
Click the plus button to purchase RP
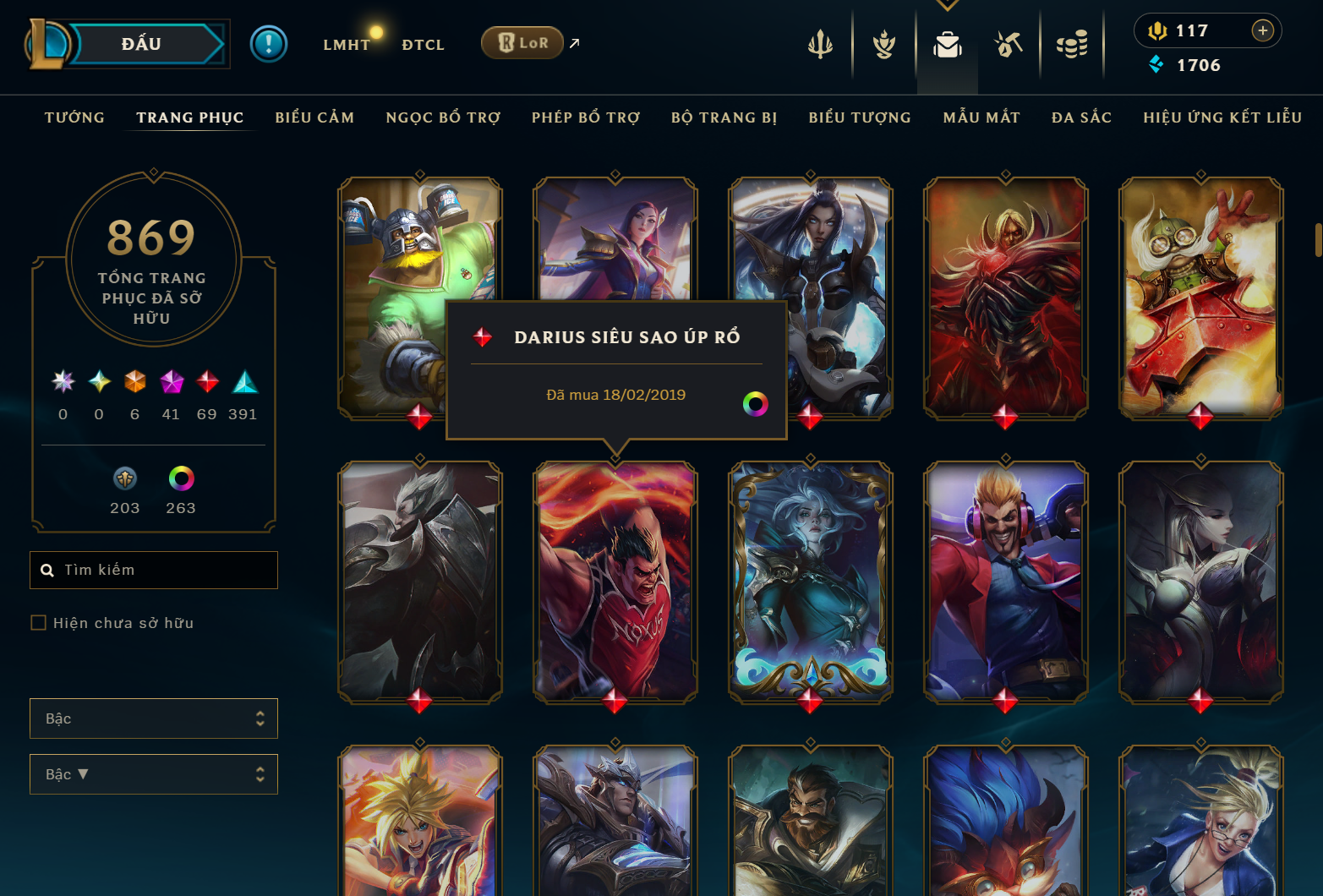point(1263,30)
